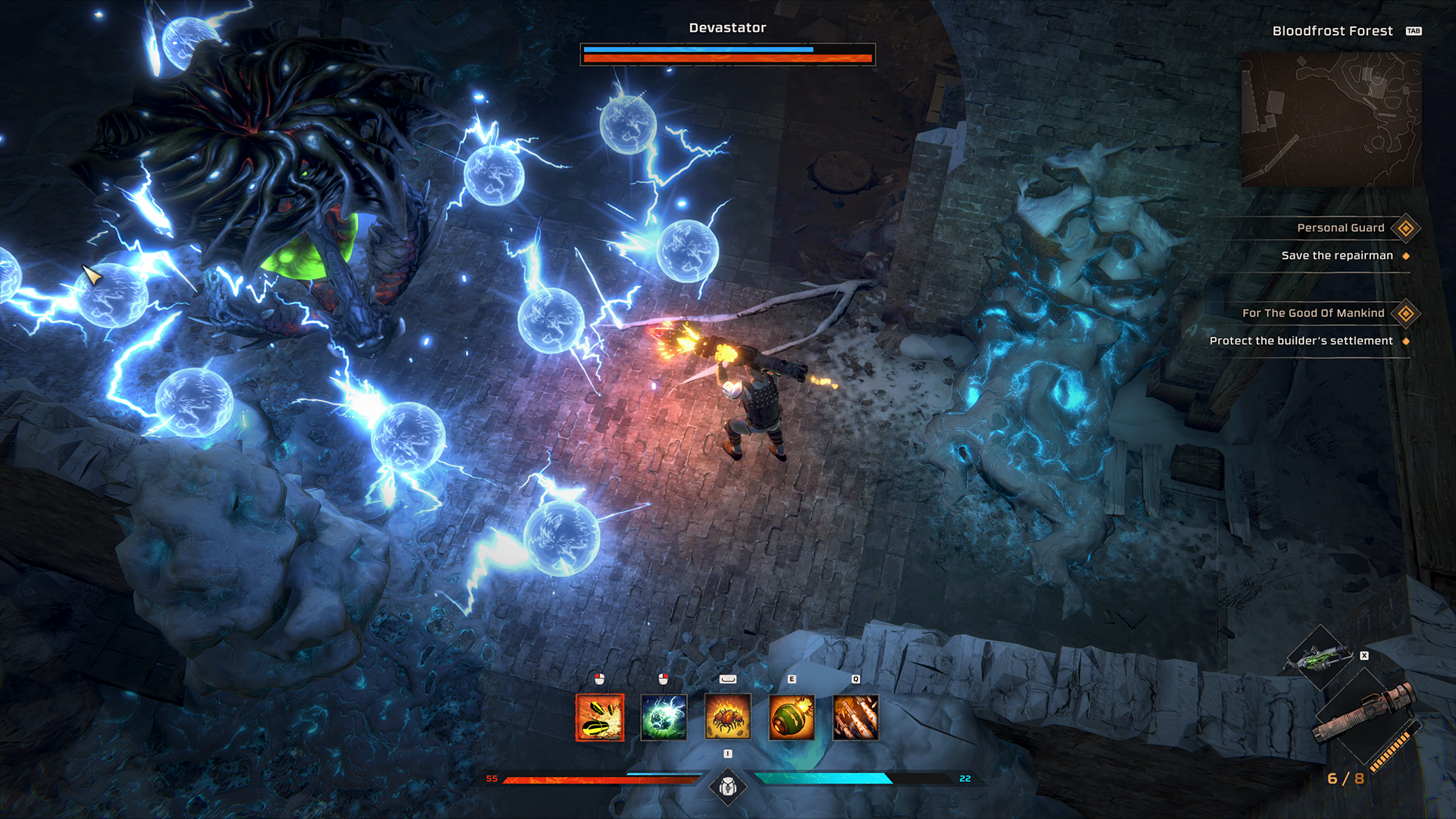1456x819 pixels.
Task: Click the Protect the builder's settlement objective
Action: tap(1301, 341)
